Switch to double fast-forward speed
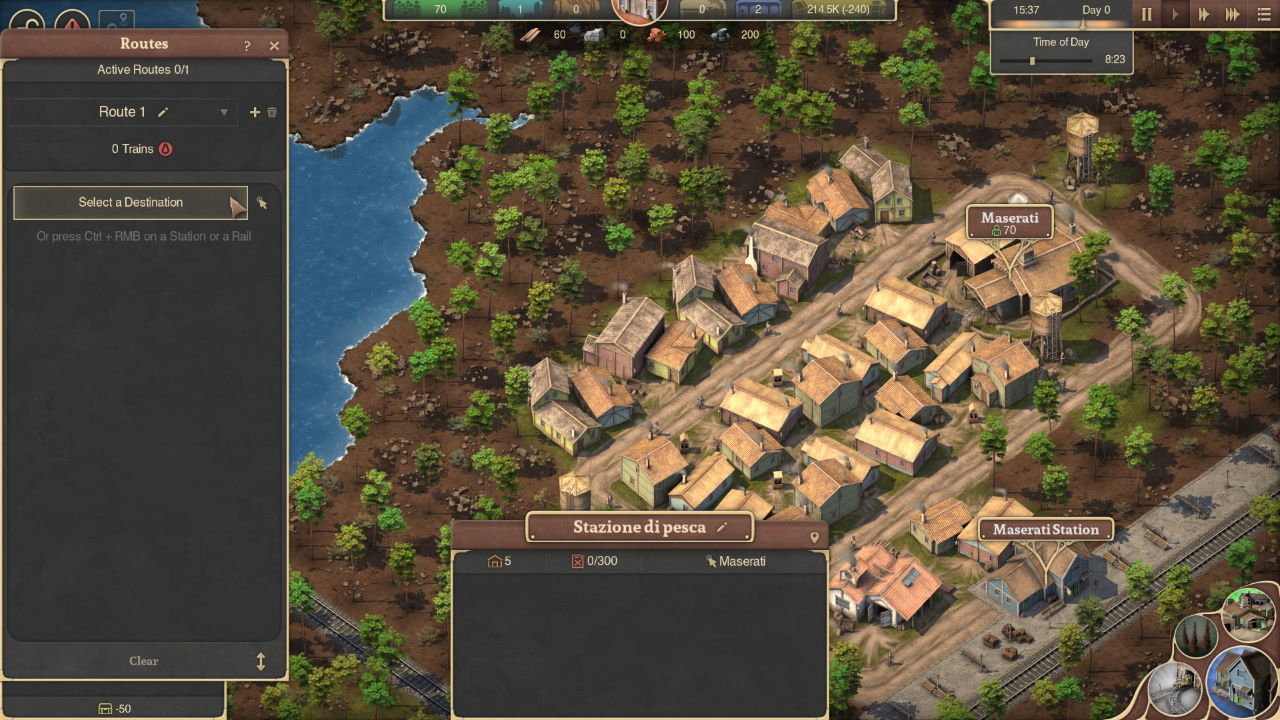The width and height of the screenshot is (1280, 720). [x=1203, y=14]
